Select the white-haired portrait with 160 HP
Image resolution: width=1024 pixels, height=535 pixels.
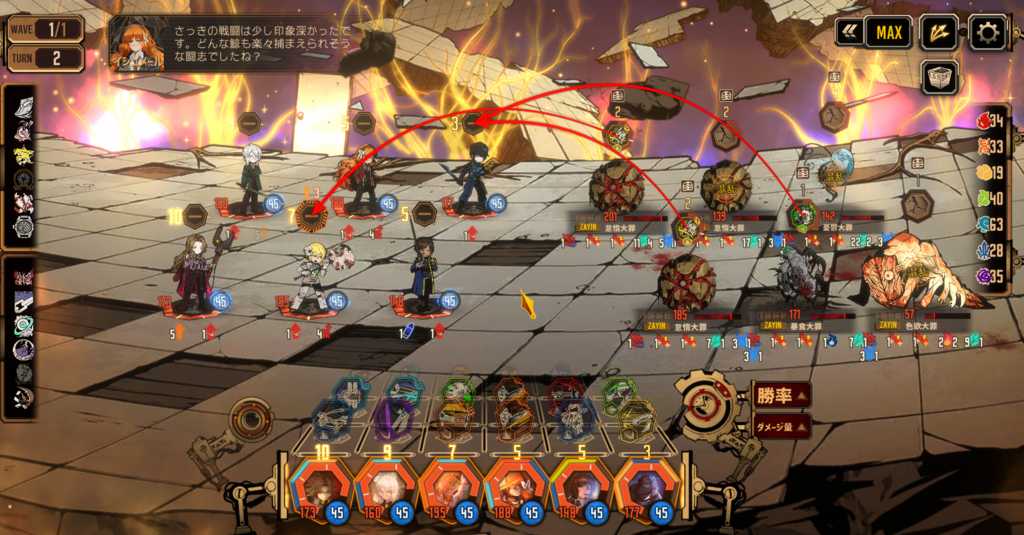pos(385,487)
